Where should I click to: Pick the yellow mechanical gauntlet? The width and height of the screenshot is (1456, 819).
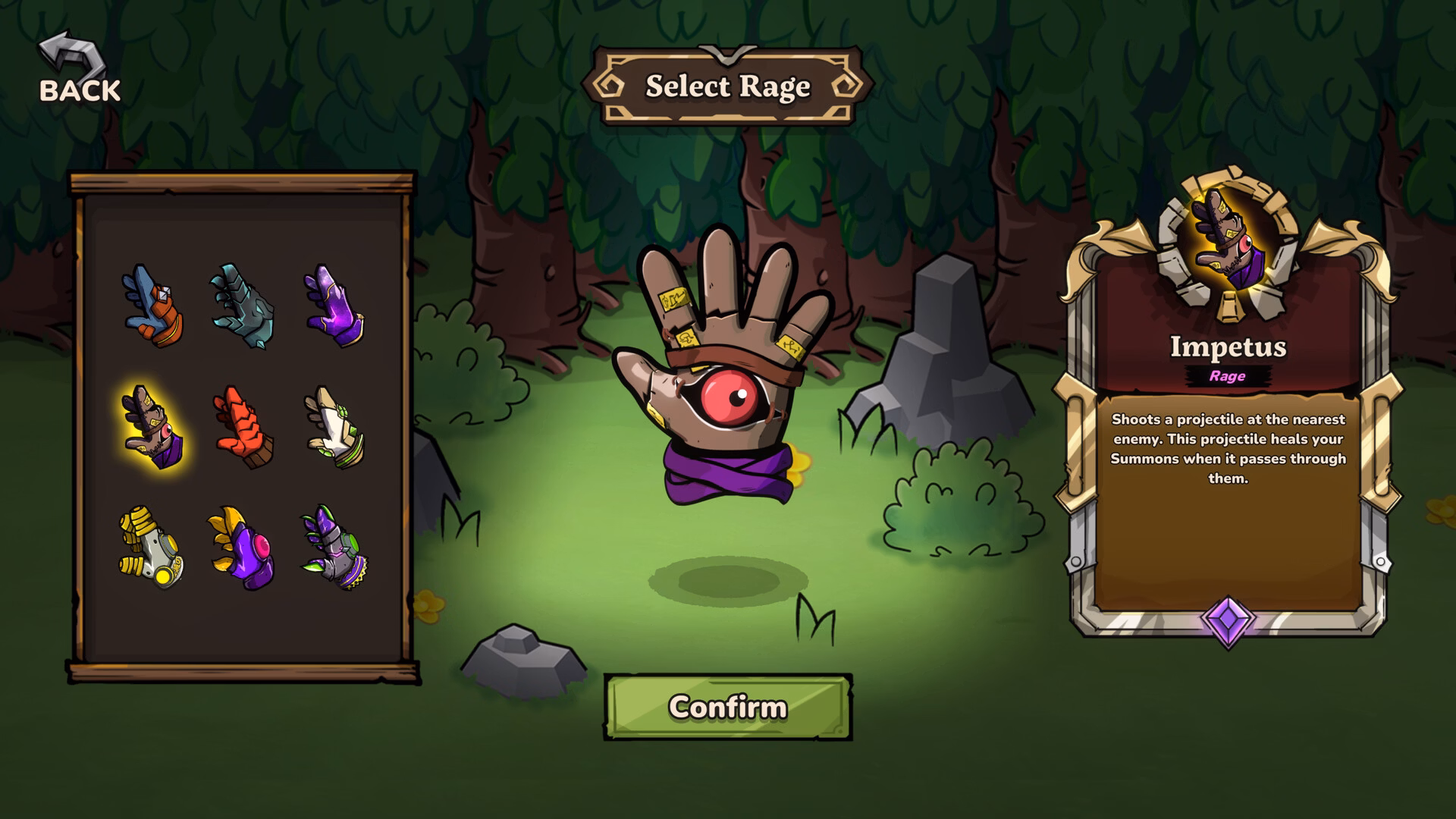point(152,548)
